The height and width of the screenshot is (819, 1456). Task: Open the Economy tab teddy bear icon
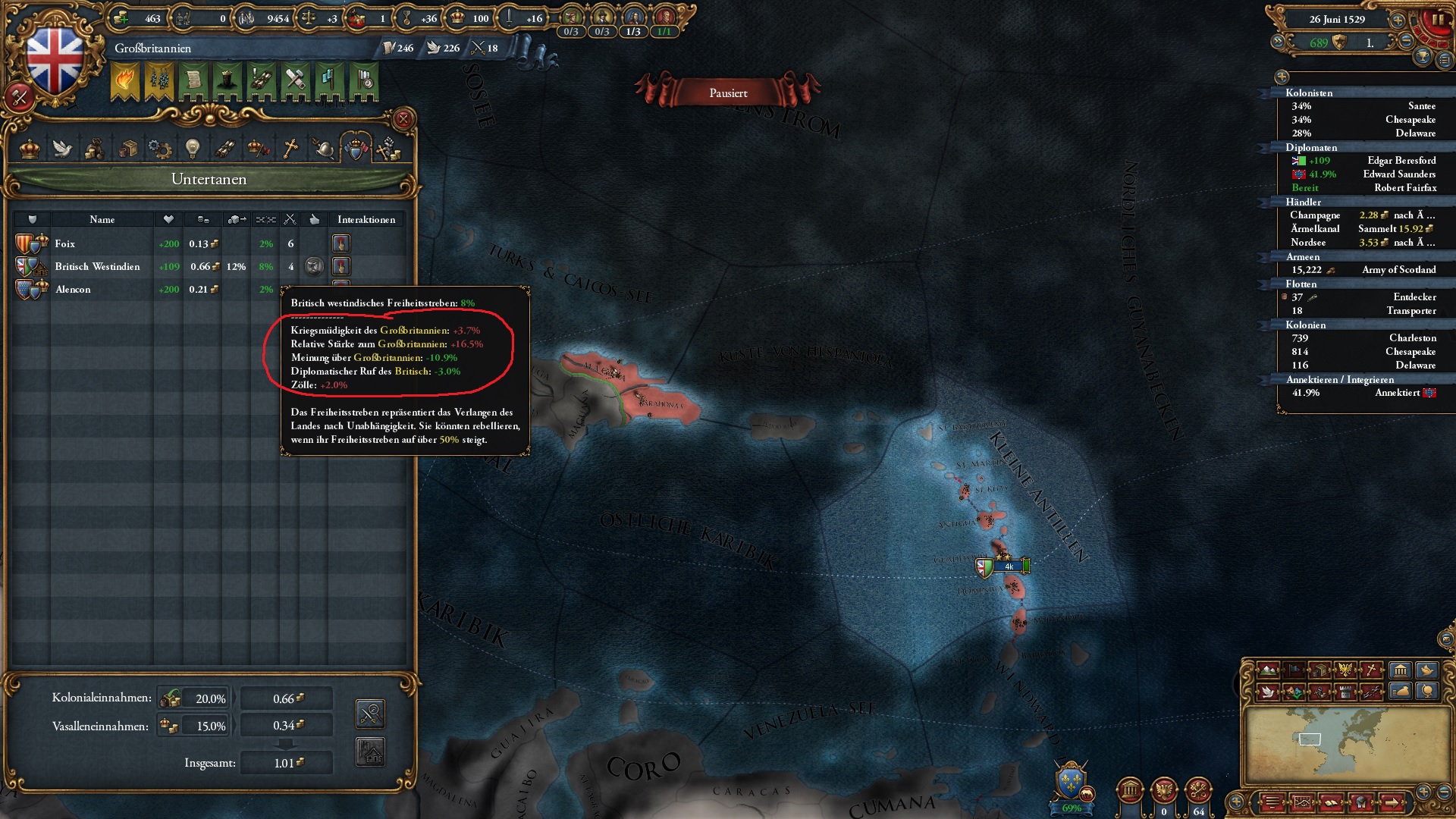tap(95, 149)
